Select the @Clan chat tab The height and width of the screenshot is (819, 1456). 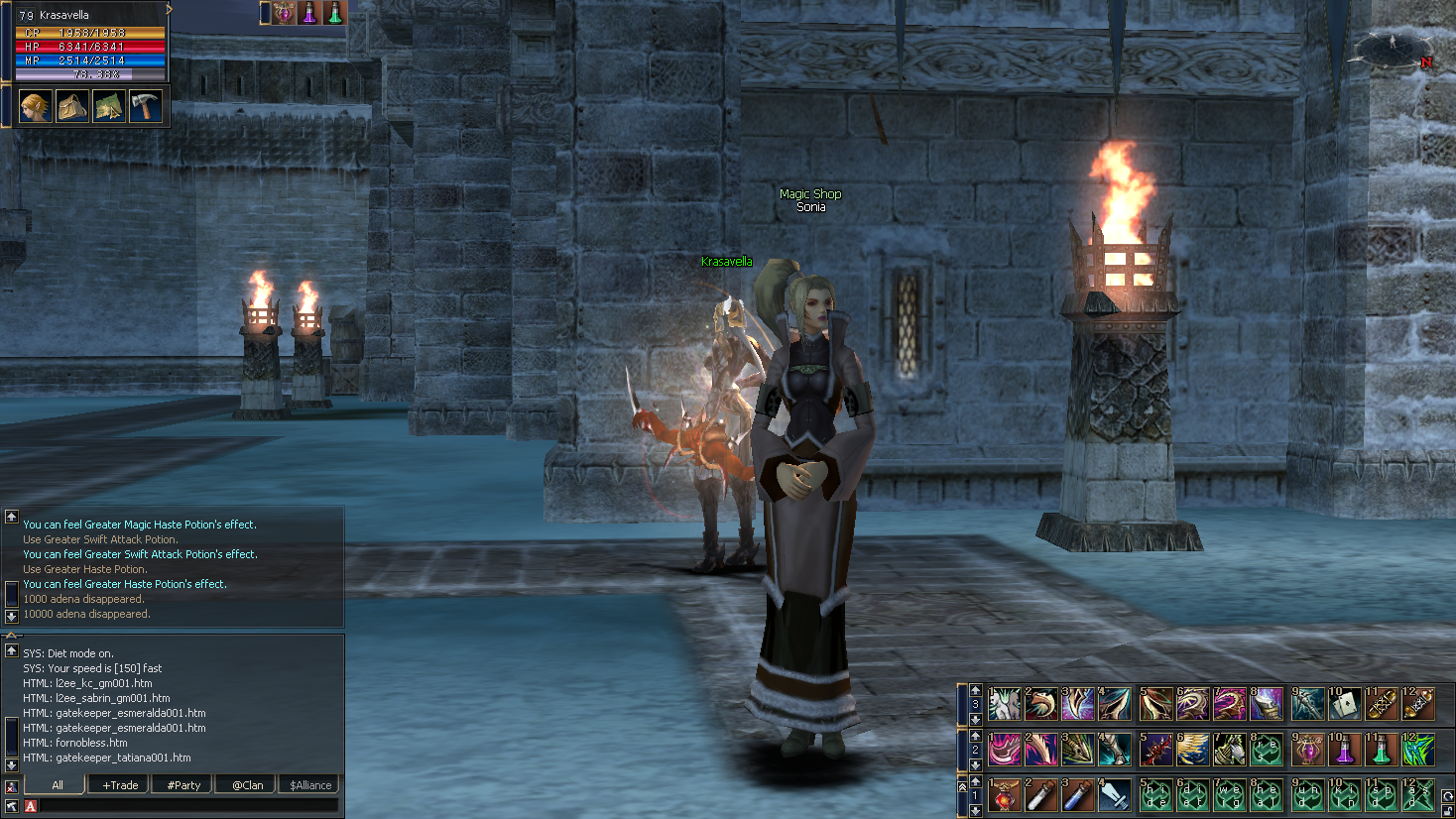pyautogui.click(x=247, y=785)
